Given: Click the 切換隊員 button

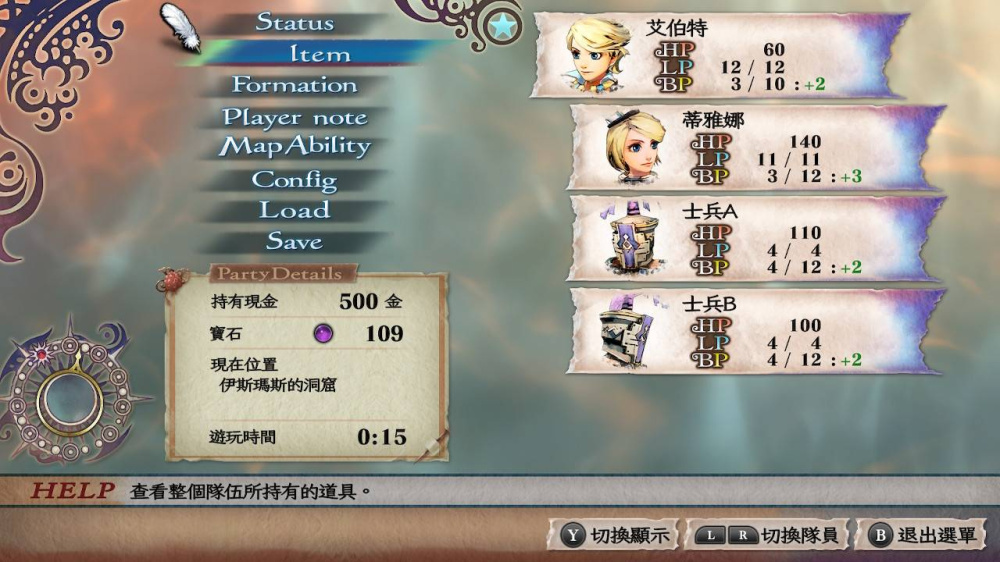Looking at the screenshot, I should click(771, 535).
